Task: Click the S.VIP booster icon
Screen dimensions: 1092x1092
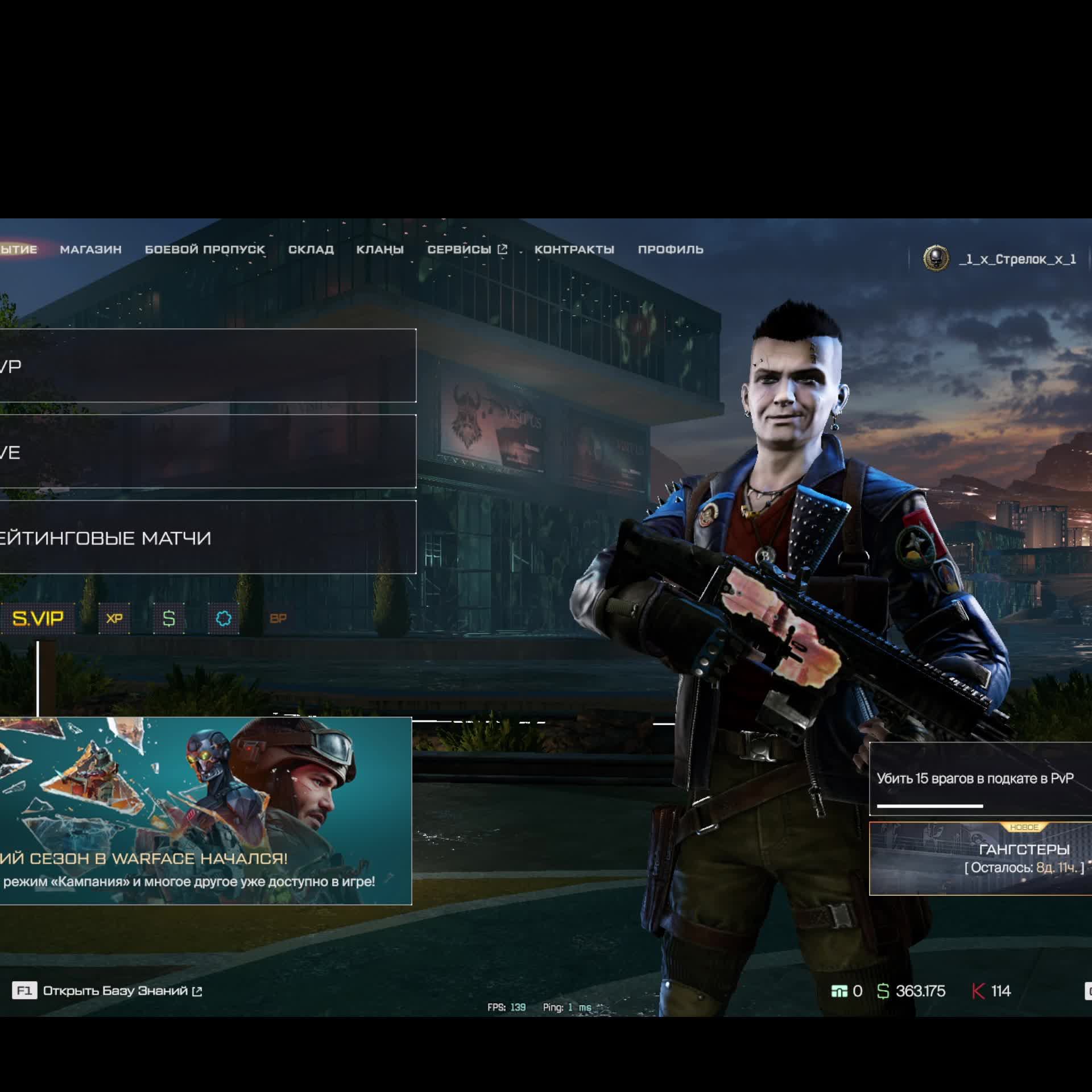Action: pos(38,618)
